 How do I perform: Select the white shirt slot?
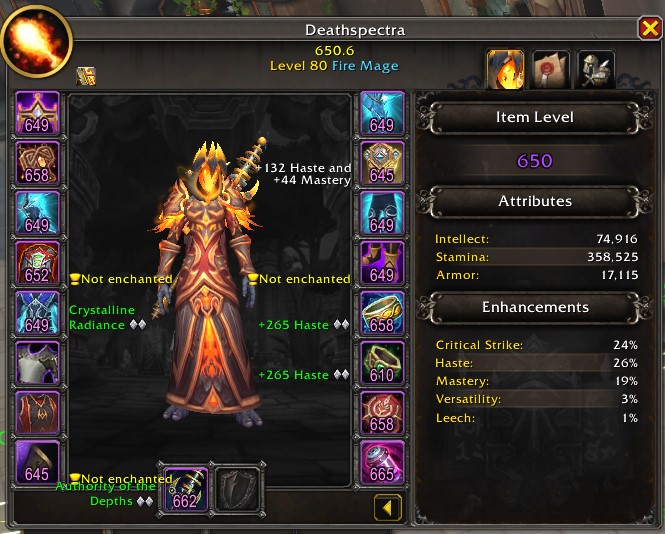pyautogui.click(x=37, y=361)
